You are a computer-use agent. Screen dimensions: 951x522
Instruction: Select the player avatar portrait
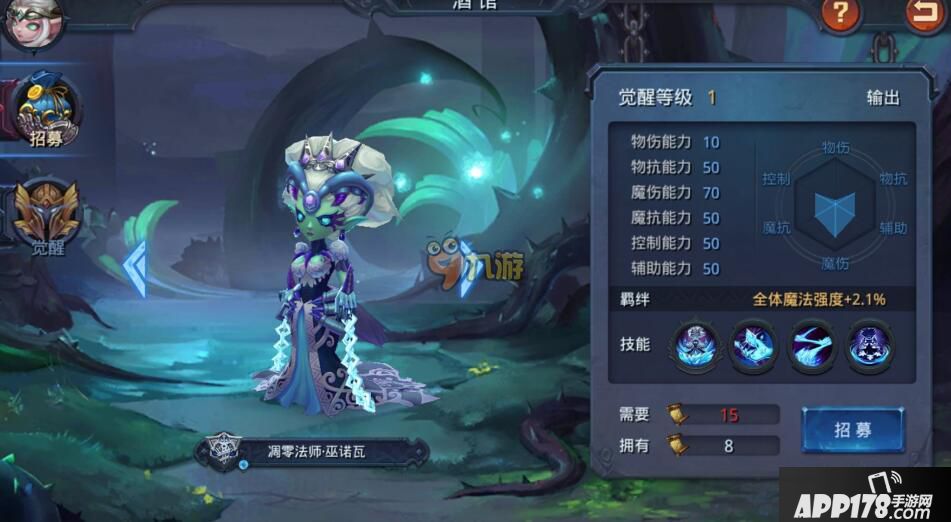[x=32, y=22]
